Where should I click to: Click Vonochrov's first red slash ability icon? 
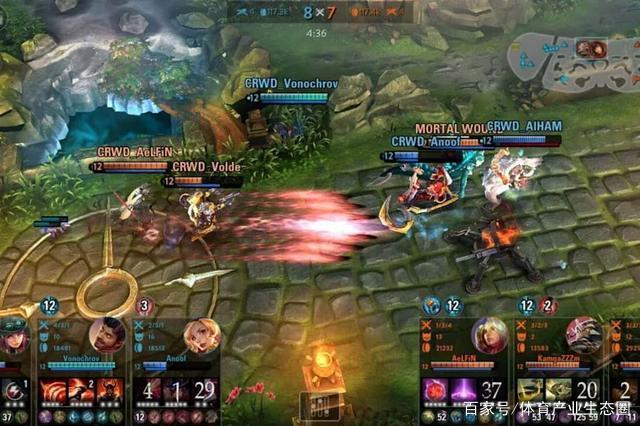[x=51, y=389]
